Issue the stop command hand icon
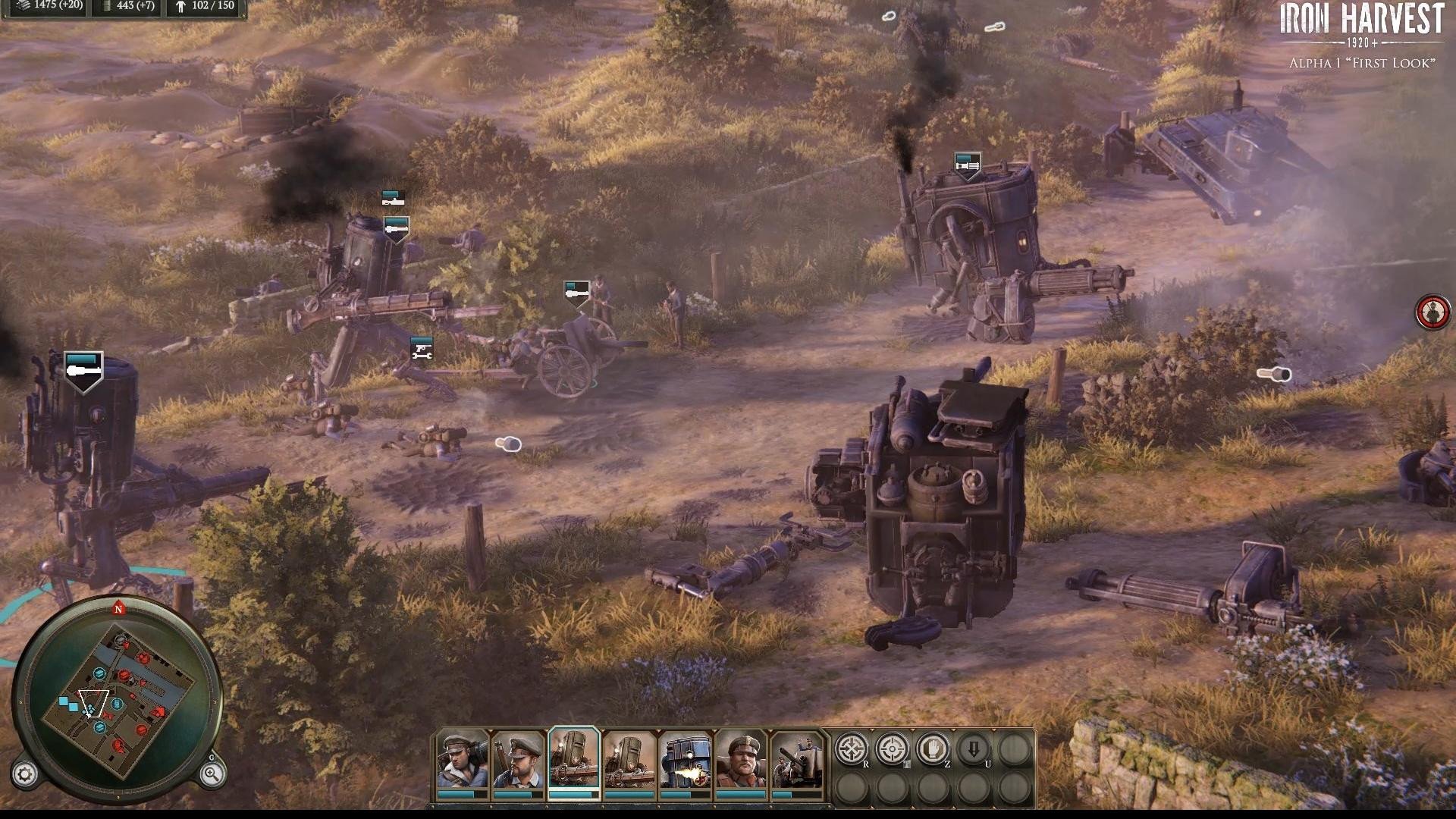1456x819 pixels. (933, 749)
